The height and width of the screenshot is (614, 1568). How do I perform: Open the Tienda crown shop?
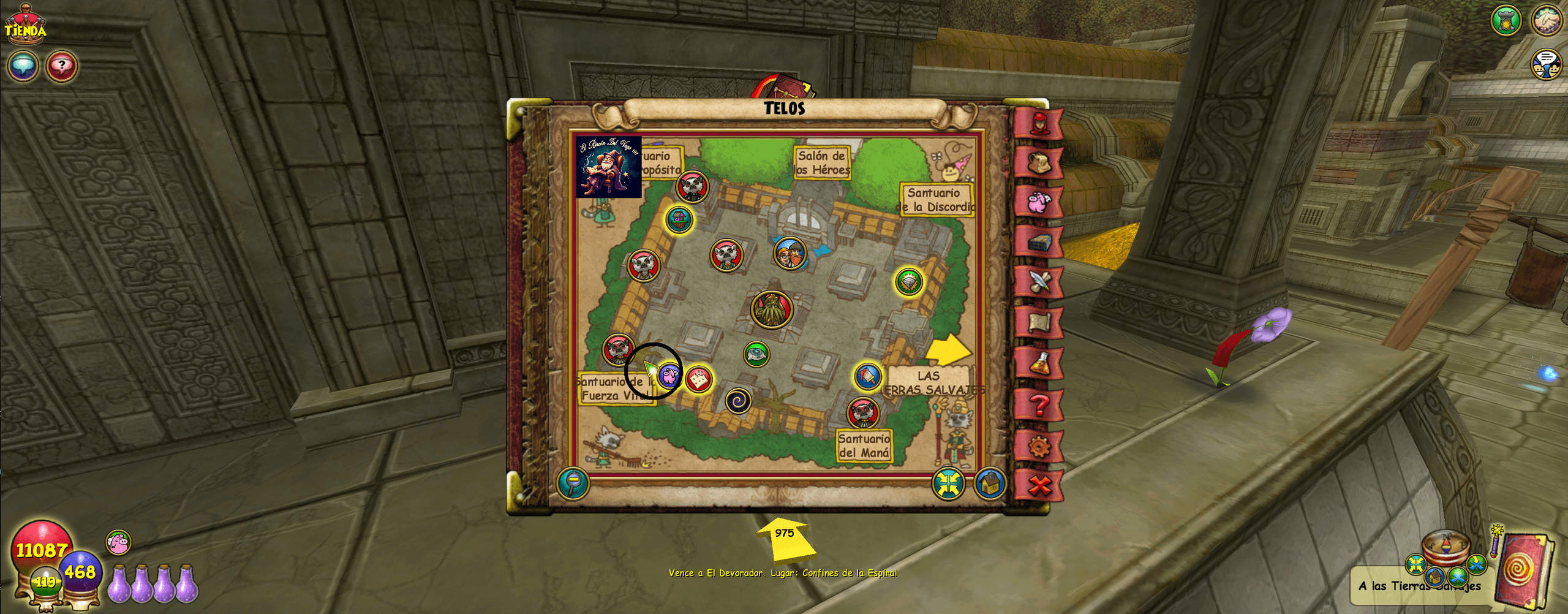click(x=25, y=25)
